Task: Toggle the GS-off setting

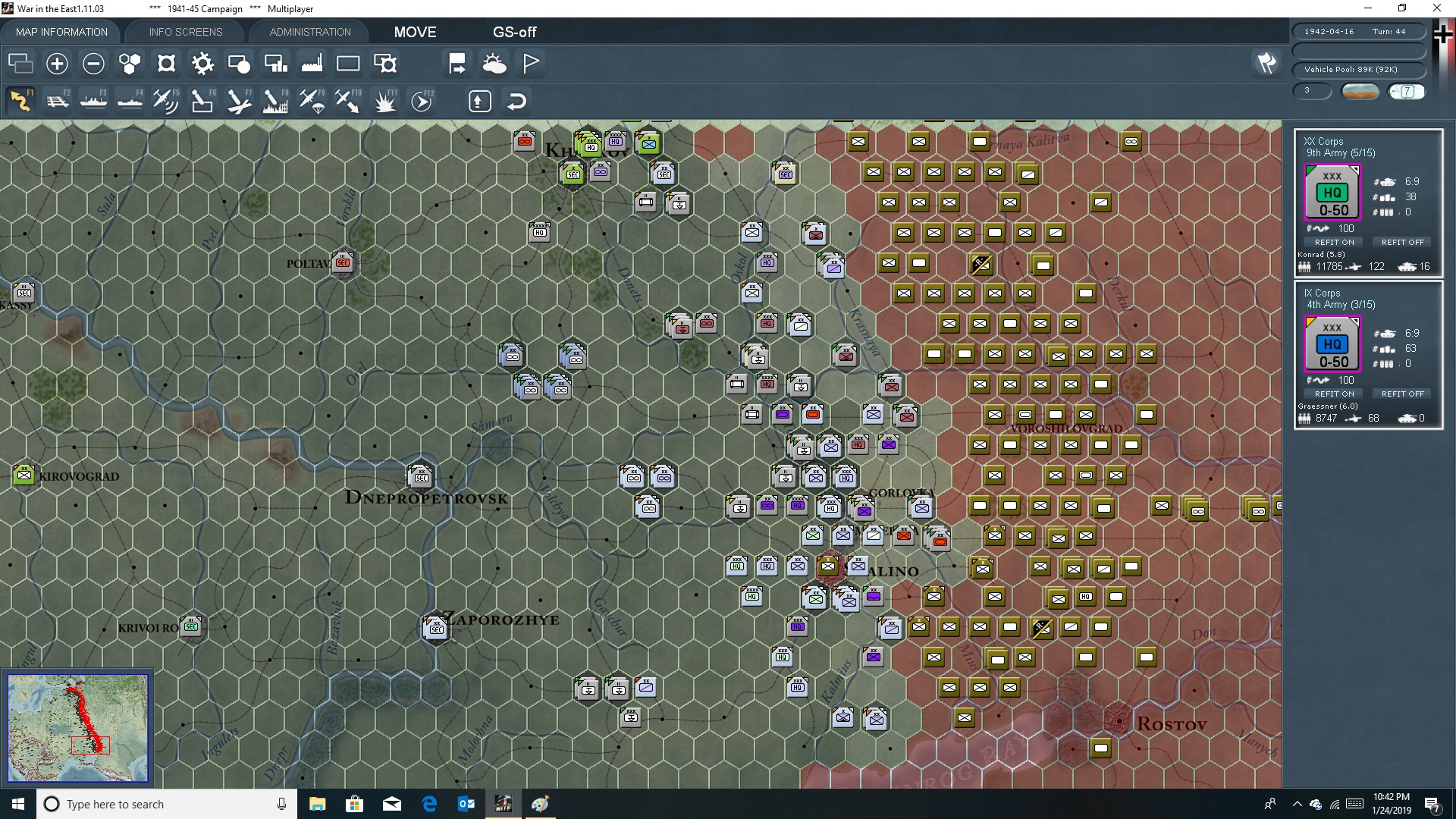Action: coord(515,32)
